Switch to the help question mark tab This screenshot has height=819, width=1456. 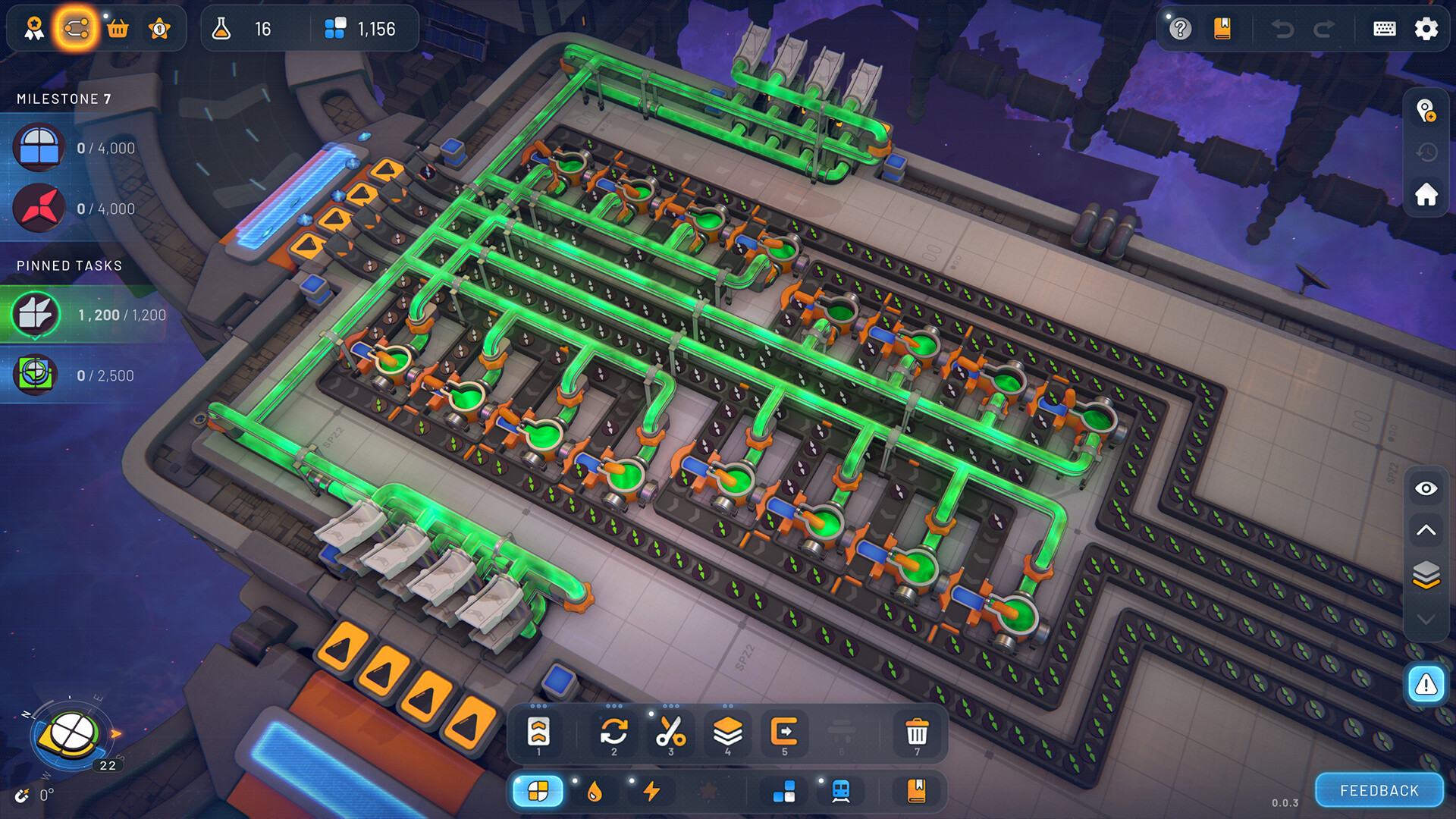[1180, 29]
